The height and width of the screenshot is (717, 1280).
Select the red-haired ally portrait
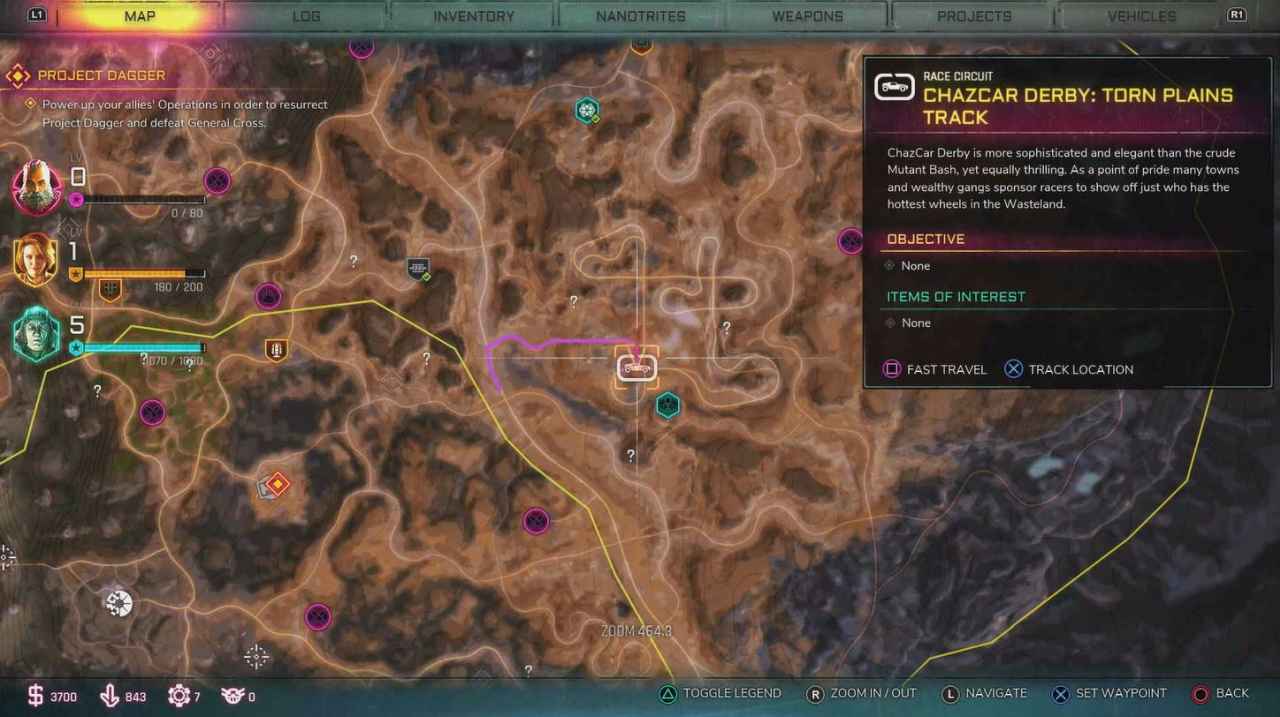pyautogui.click(x=37, y=260)
